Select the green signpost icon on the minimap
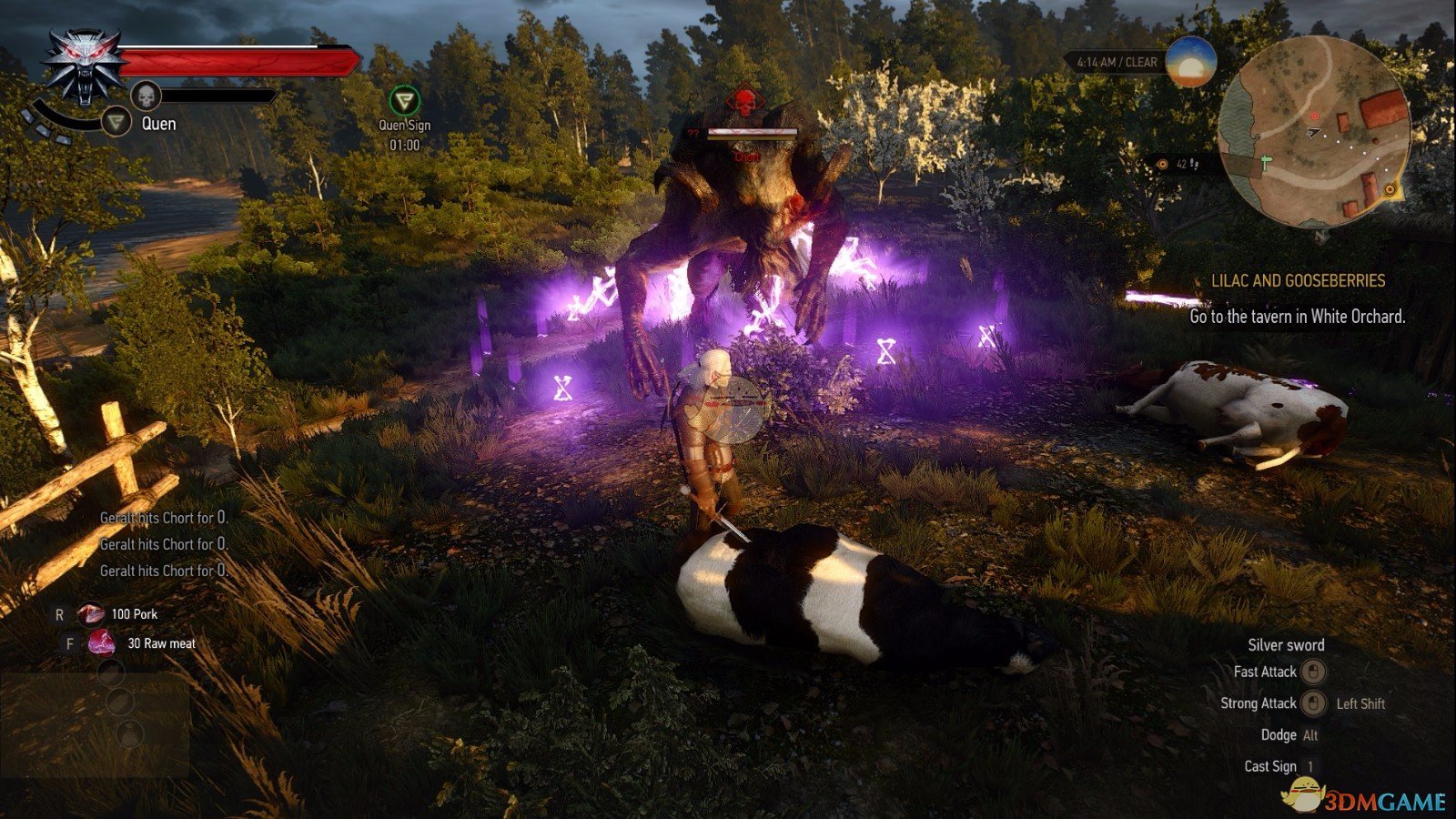1456x819 pixels. coord(1265,162)
